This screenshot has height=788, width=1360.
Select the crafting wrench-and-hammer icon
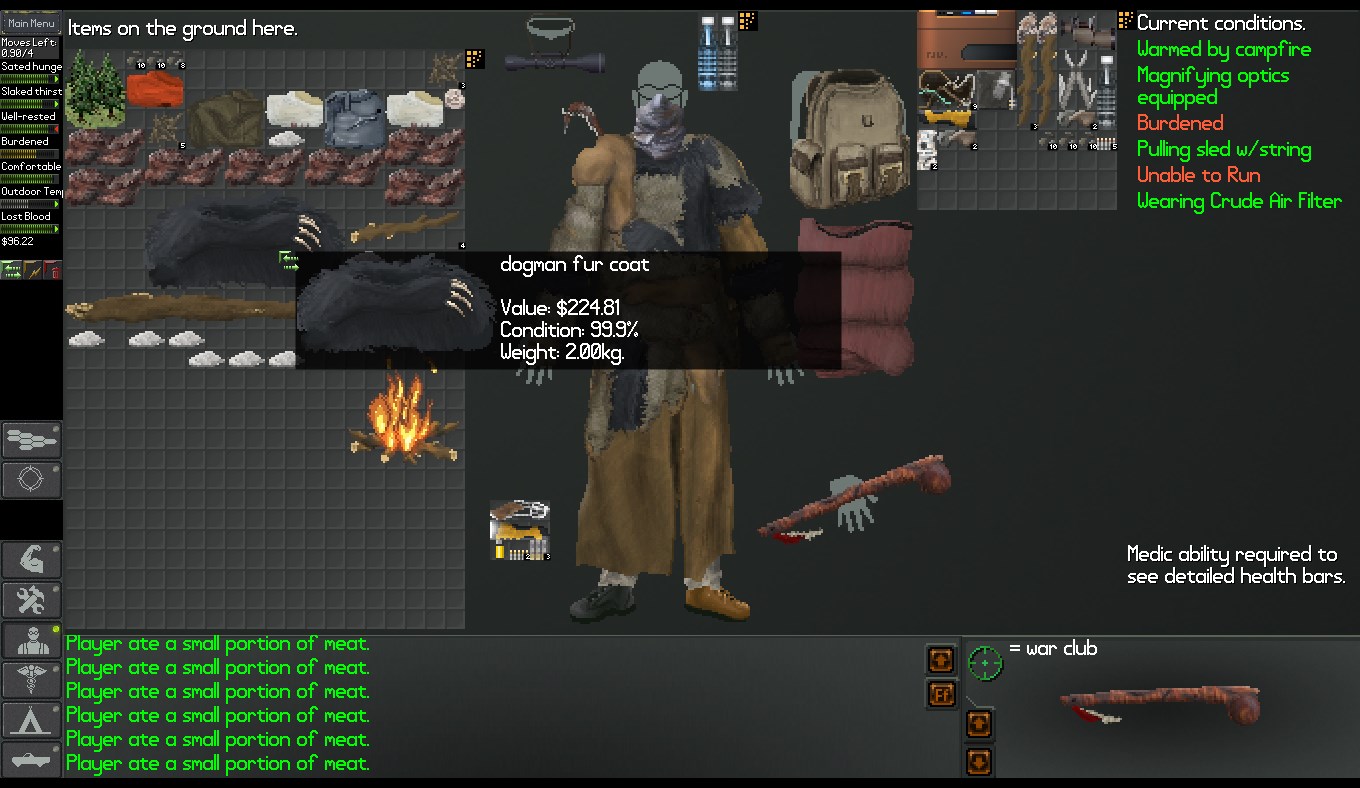point(31,600)
